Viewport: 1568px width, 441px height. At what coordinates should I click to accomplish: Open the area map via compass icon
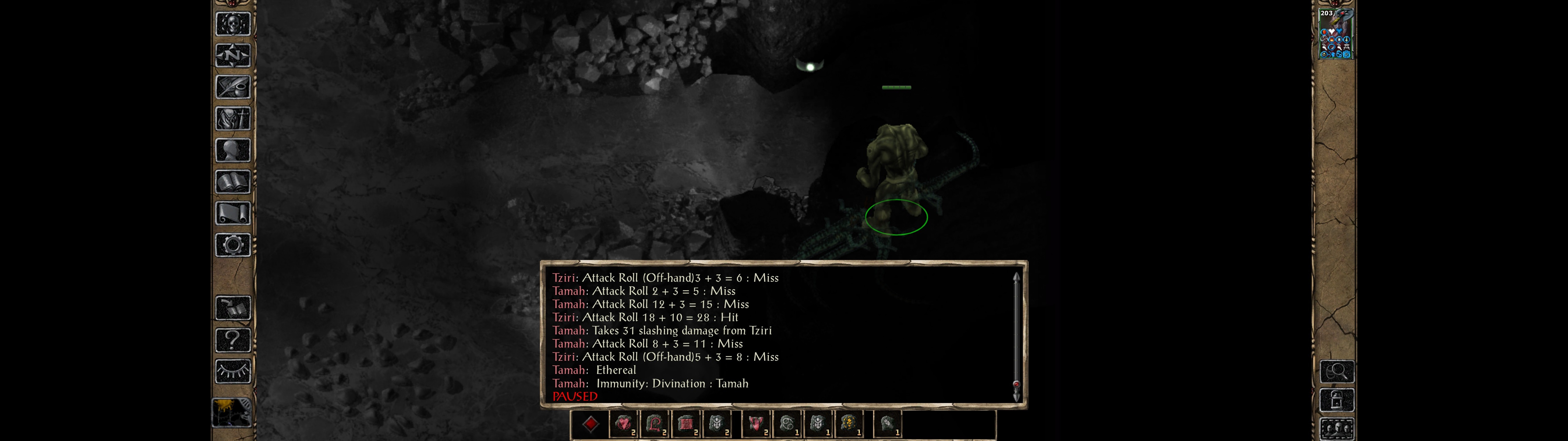pyautogui.click(x=233, y=55)
